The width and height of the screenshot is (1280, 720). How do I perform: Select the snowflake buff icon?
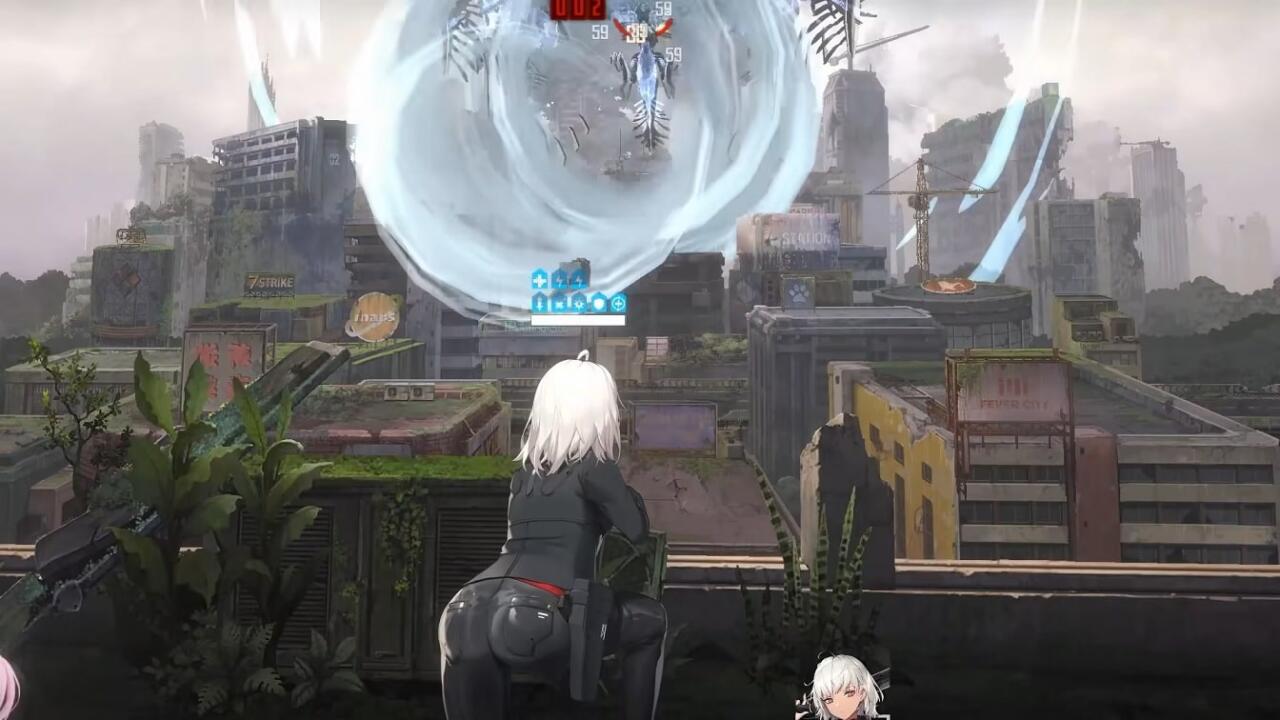click(x=579, y=303)
